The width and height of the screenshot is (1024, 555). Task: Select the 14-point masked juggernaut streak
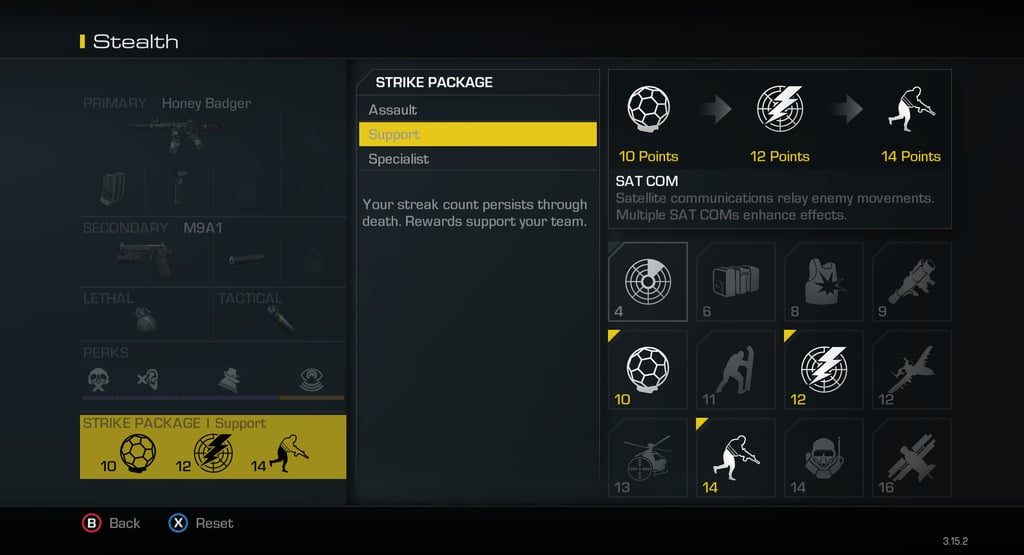point(823,457)
